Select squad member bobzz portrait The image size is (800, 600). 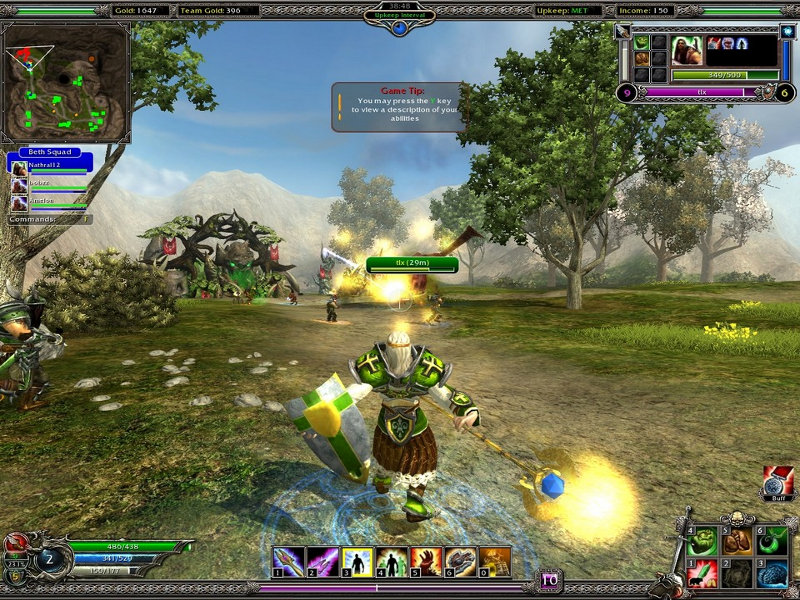coord(19,183)
